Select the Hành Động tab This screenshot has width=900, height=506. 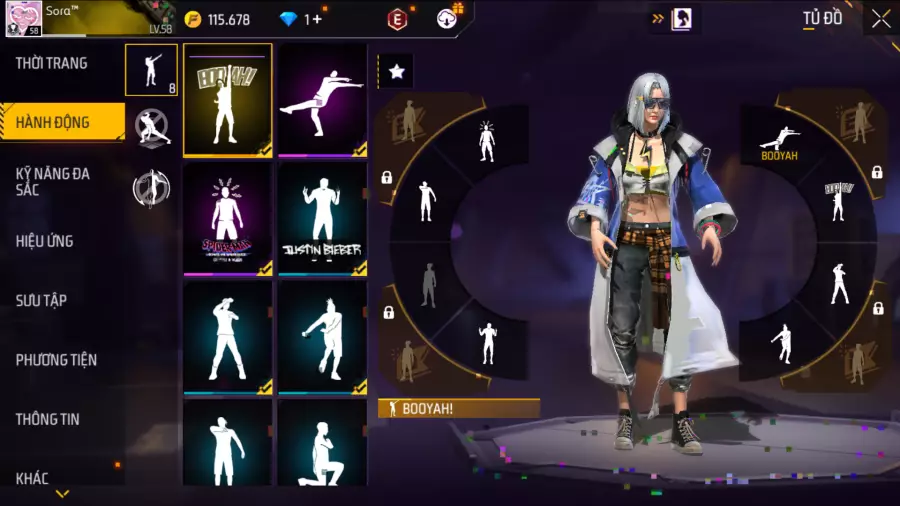pos(53,123)
